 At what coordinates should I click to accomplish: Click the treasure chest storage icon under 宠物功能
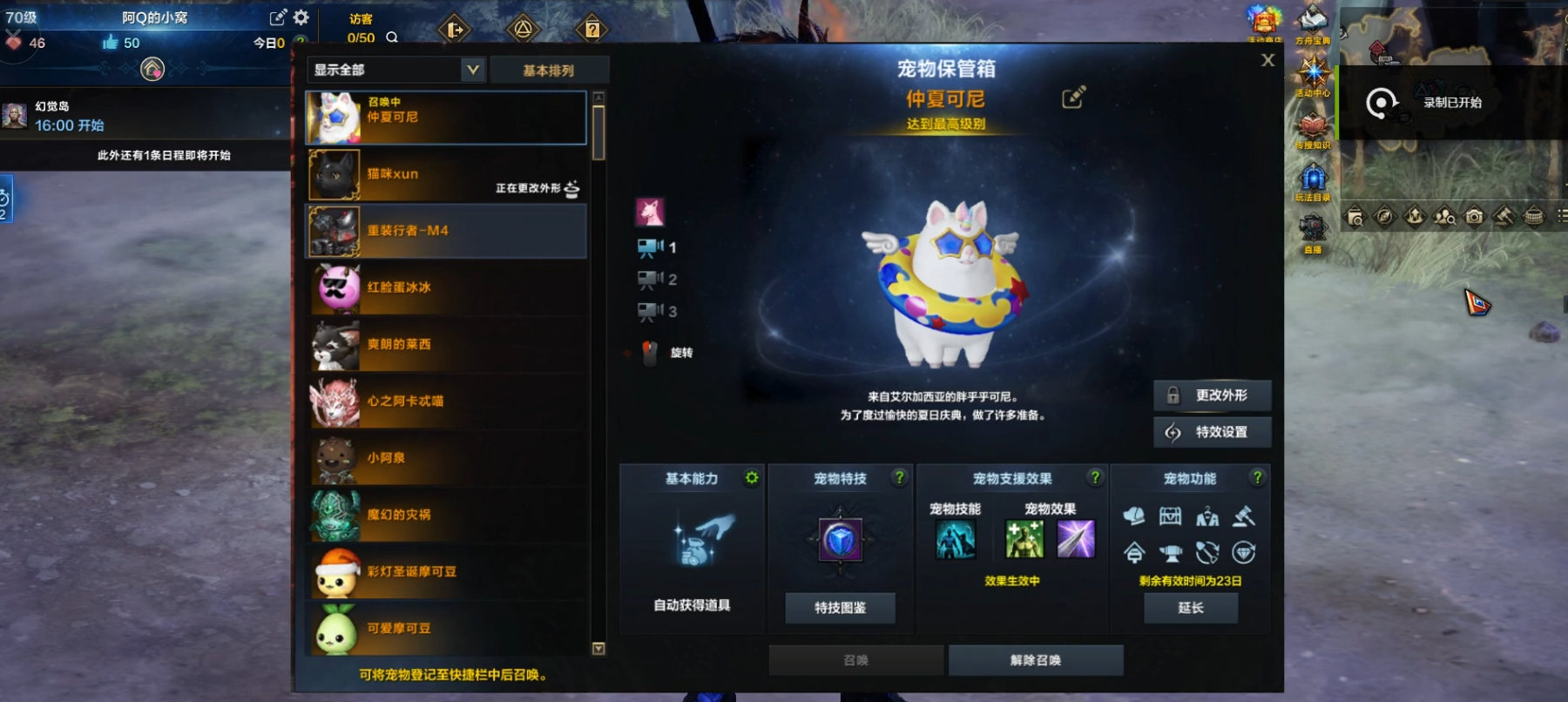point(1170,516)
